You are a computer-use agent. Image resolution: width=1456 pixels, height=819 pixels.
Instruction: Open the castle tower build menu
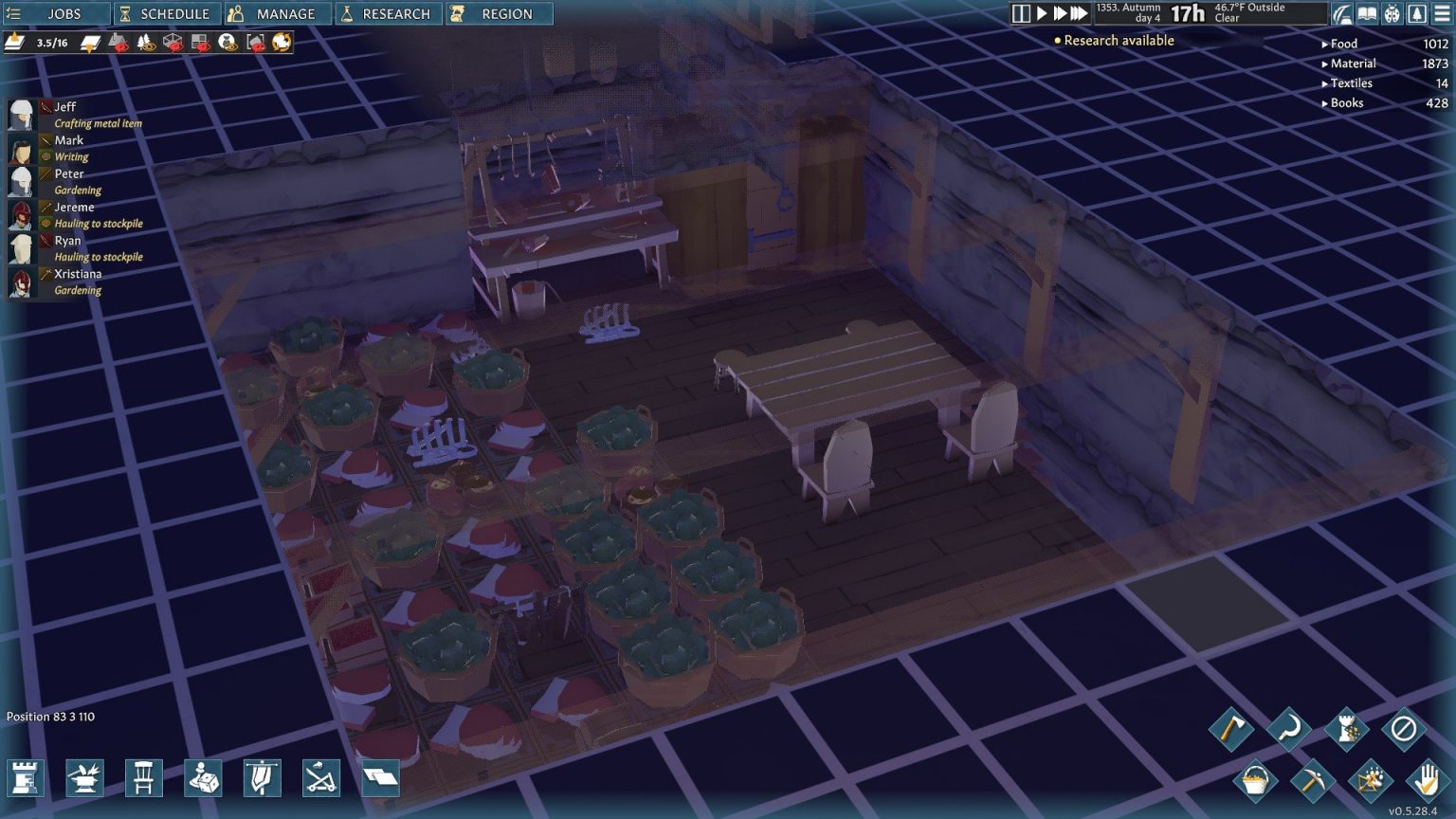click(x=26, y=778)
